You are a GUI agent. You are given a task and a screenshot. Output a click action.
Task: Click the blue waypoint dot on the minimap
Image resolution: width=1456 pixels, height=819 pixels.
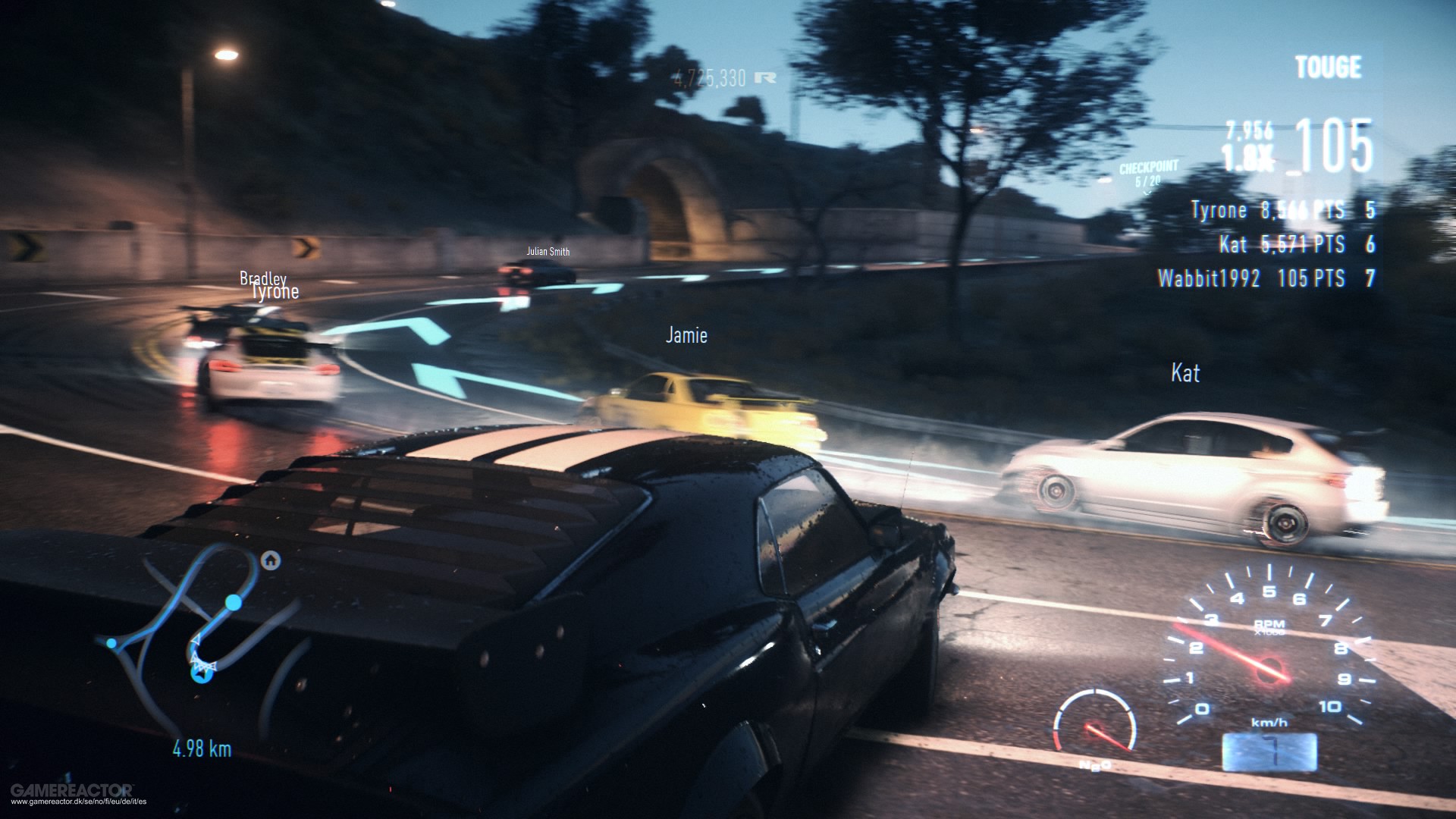(233, 603)
